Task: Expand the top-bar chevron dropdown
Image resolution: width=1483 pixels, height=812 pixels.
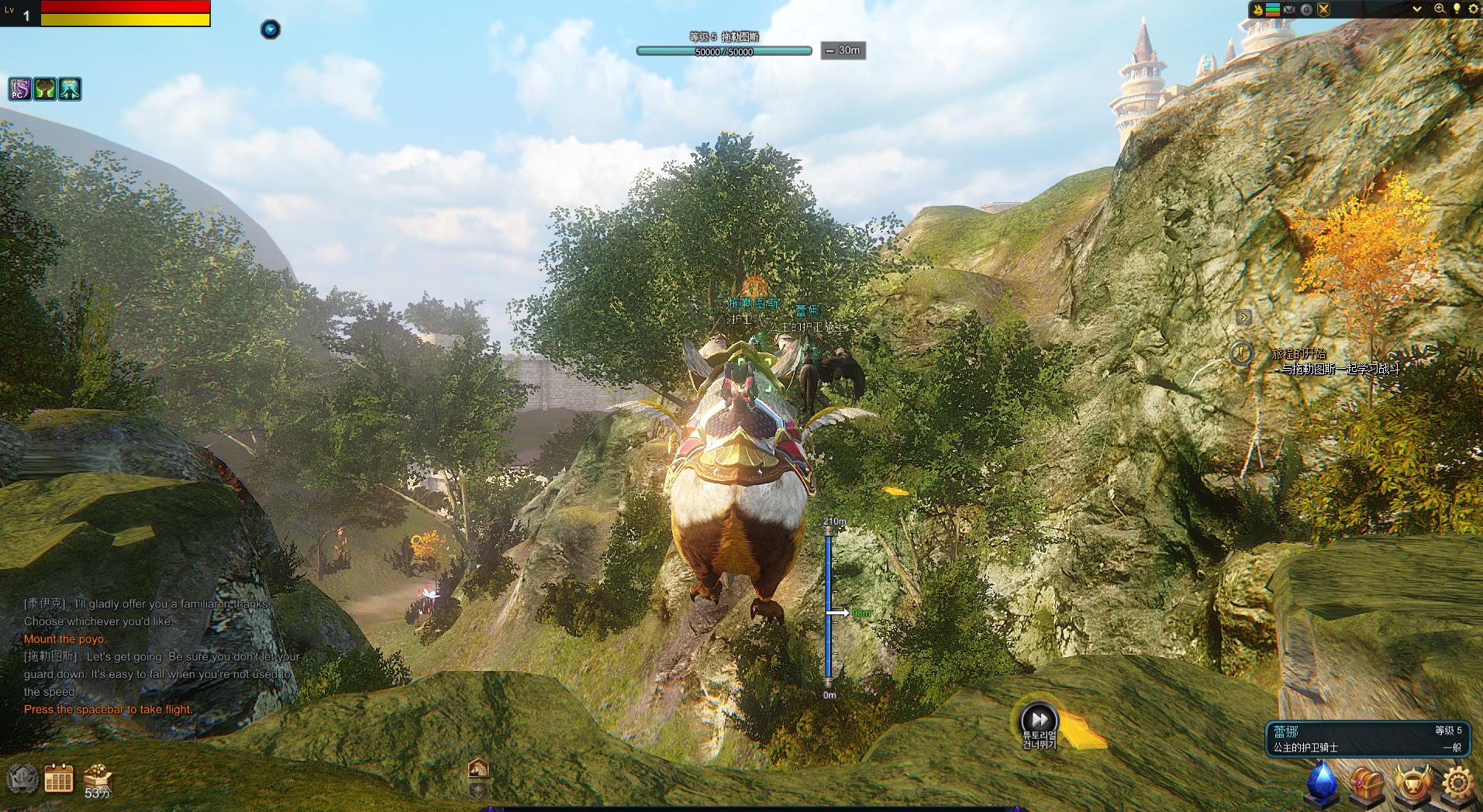Action: click(1417, 9)
